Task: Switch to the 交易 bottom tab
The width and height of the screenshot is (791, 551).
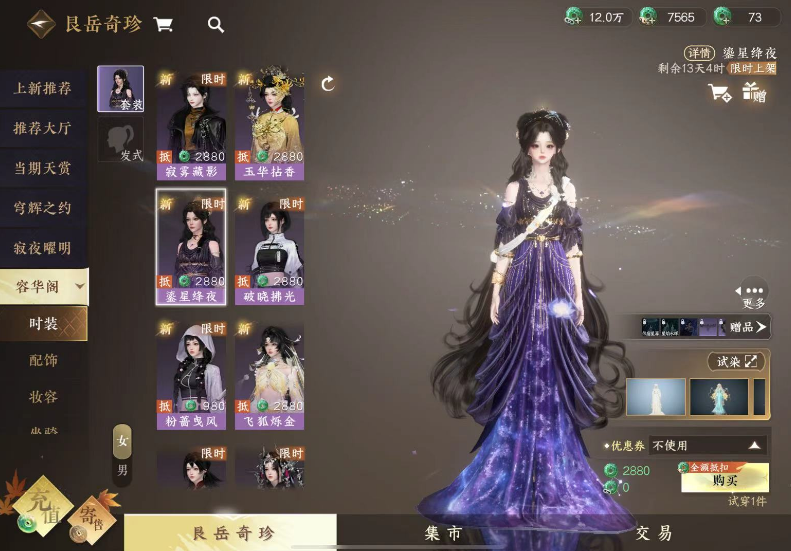Action: pyautogui.click(x=652, y=533)
